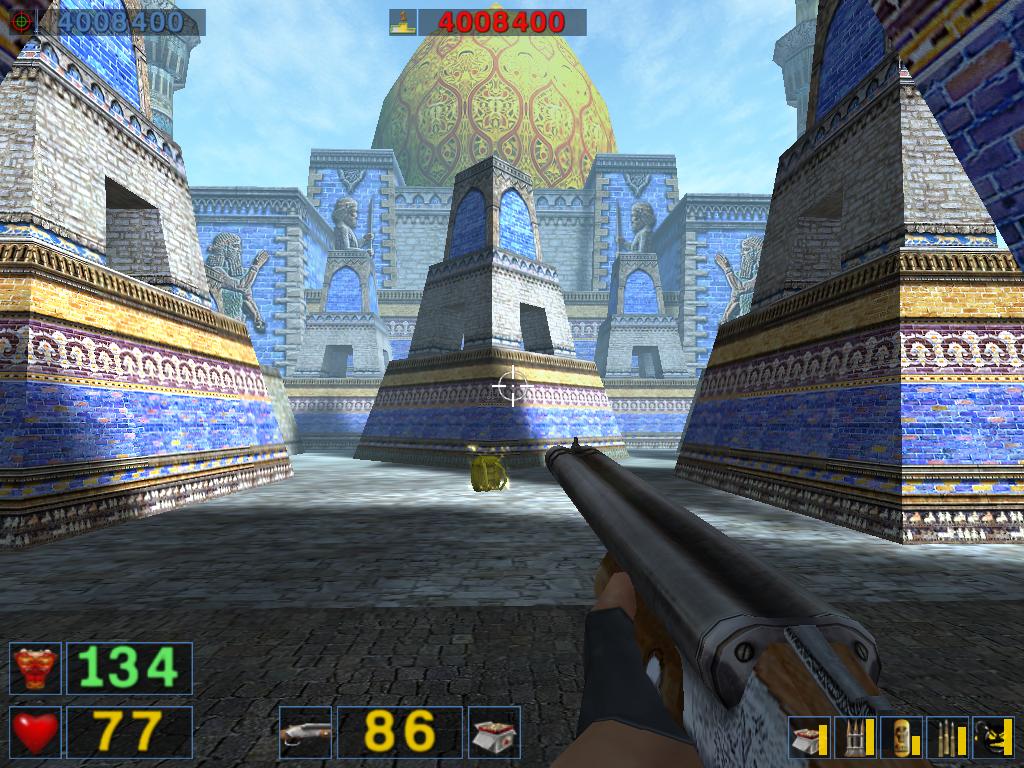Select the shotgun shells box beside ammo count
Screen dimensions: 1024x768
(x=495, y=732)
